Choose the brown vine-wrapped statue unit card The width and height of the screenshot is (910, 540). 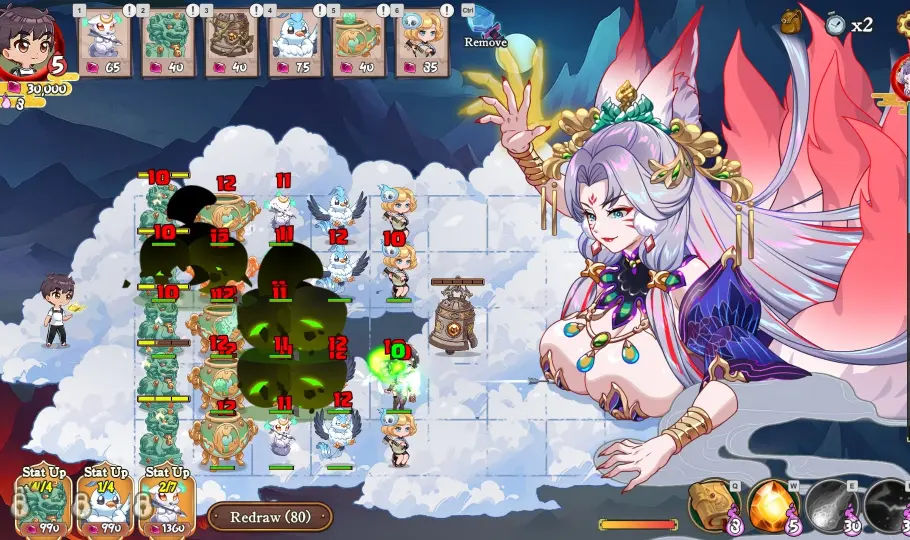(x=225, y=42)
